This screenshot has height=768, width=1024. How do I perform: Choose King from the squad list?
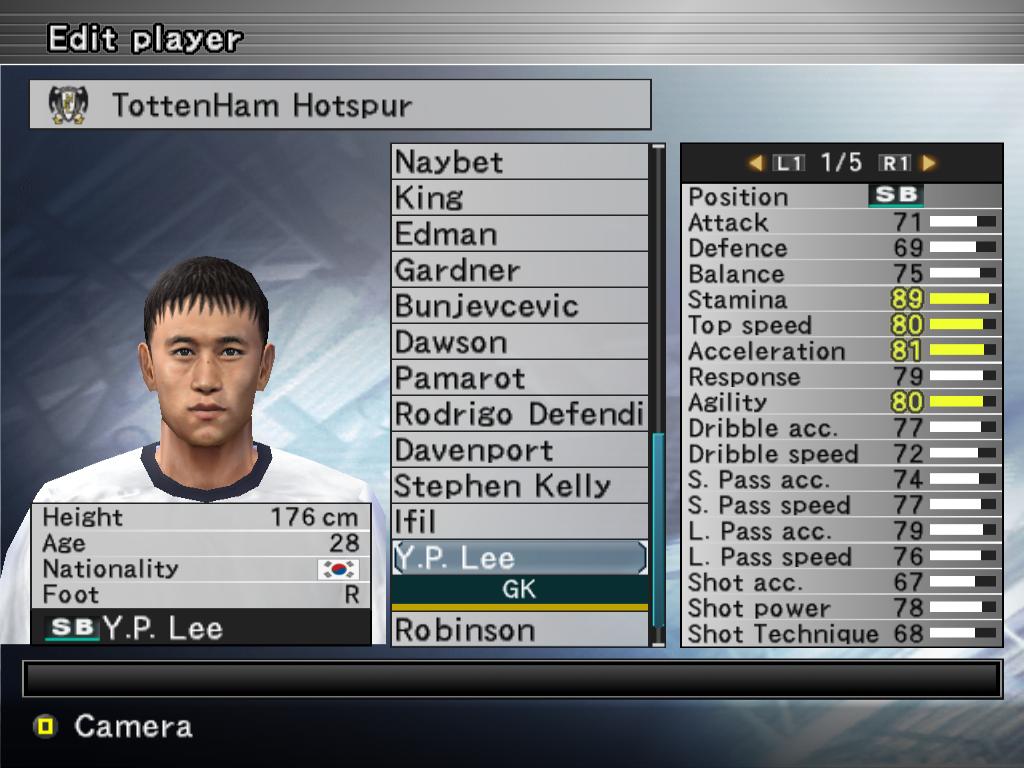(x=519, y=198)
